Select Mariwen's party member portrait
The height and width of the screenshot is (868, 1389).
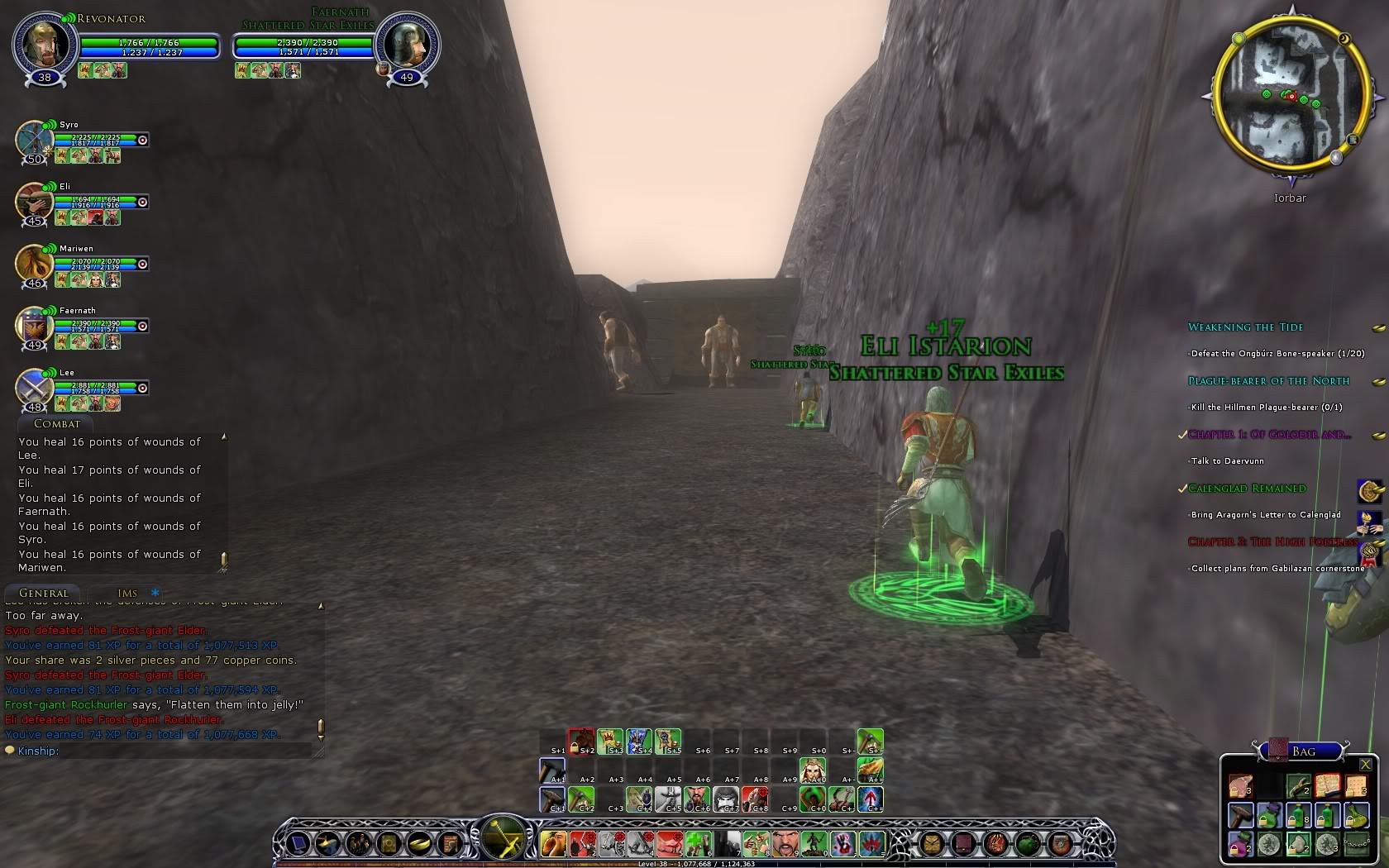pos(34,264)
